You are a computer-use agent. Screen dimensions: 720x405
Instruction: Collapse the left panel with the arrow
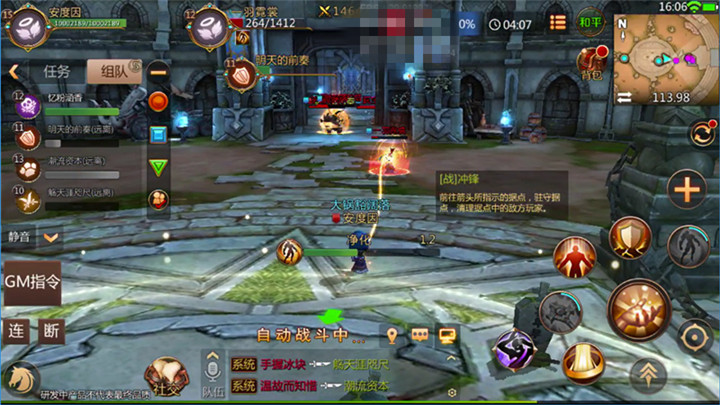point(14,72)
